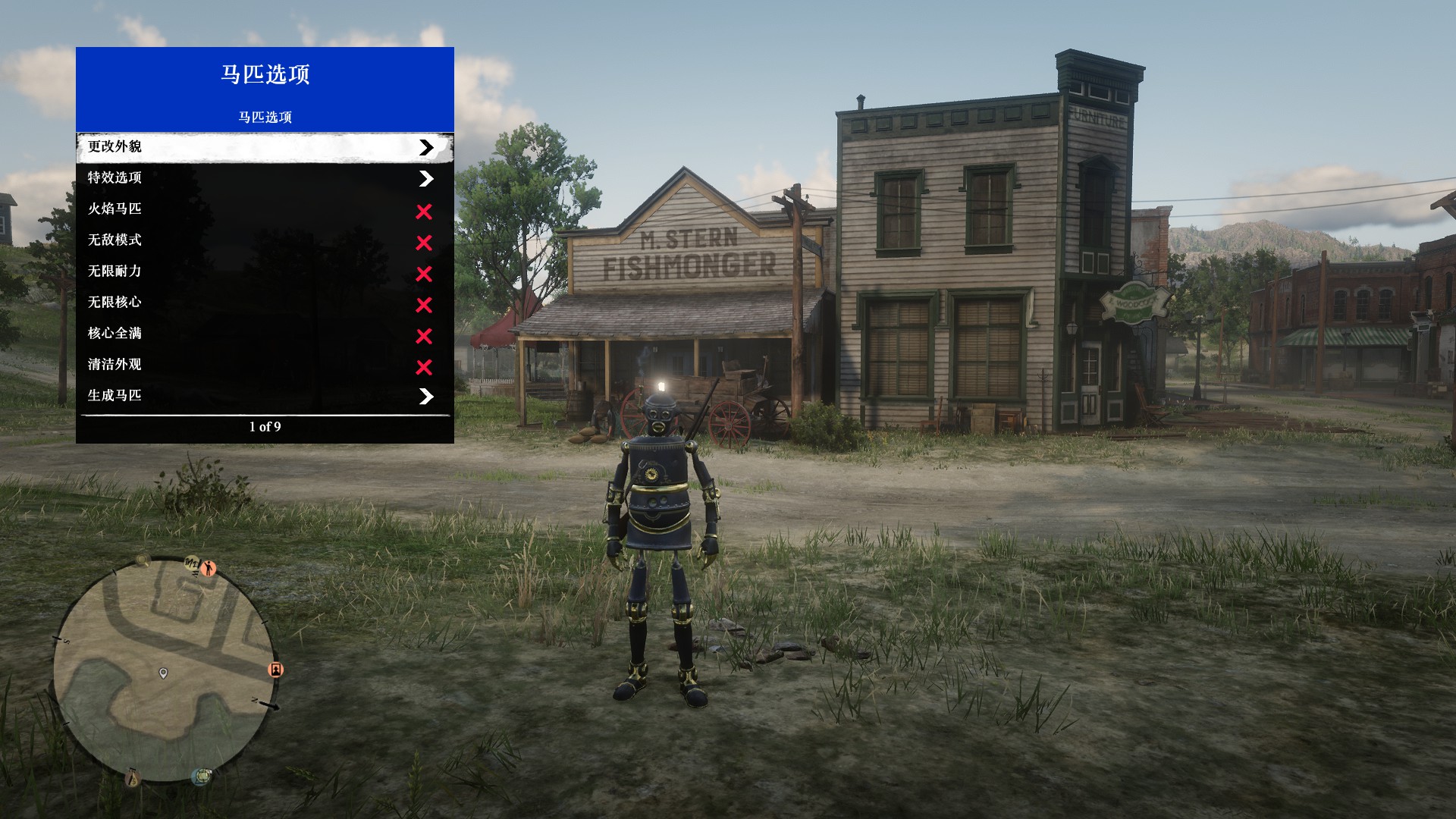Toggle the 火焰马匹 option
The height and width of the screenshot is (819, 1456).
(x=265, y=209)
